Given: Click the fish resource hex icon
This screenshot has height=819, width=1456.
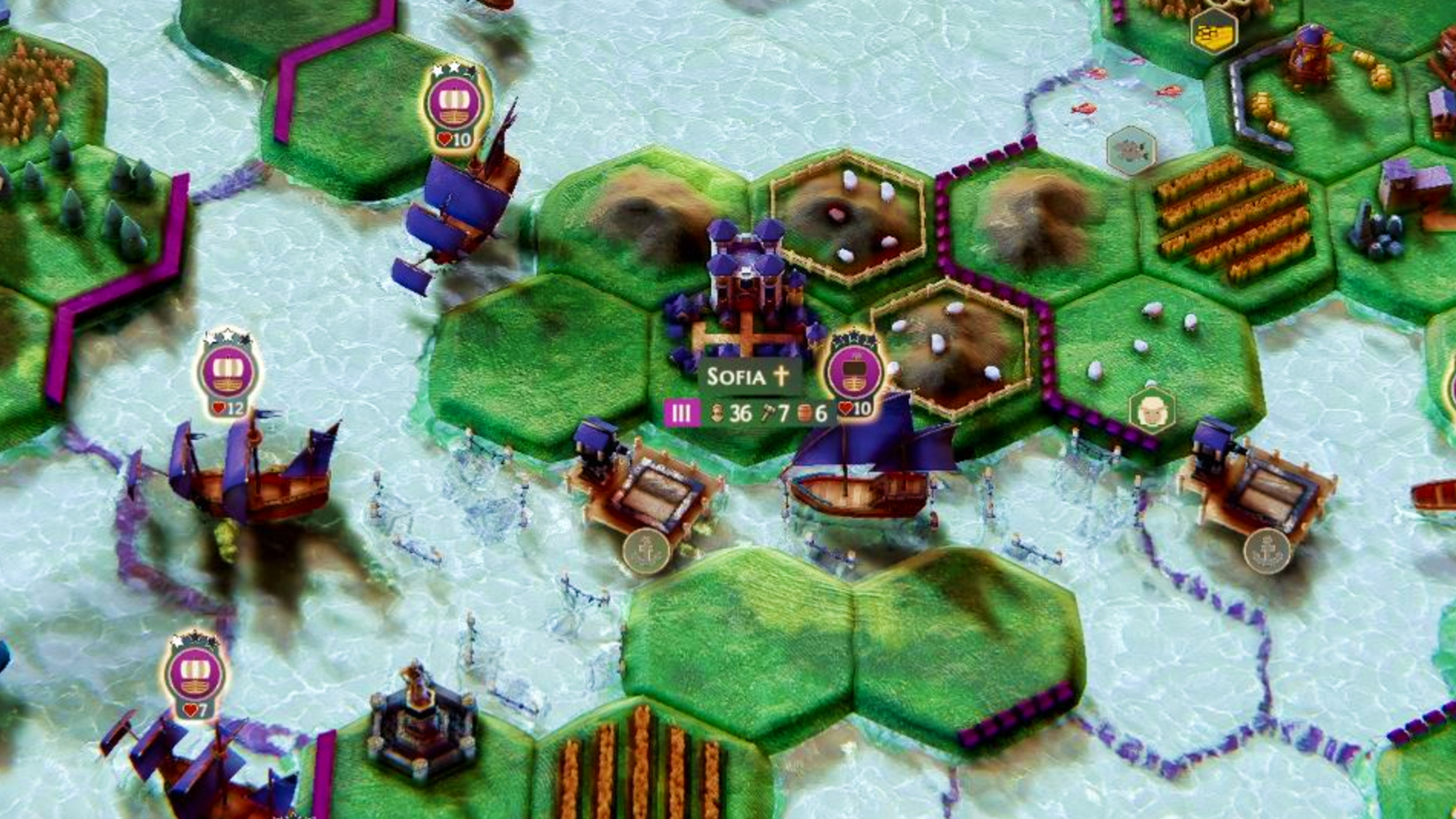Looking at the screenshot, I should tap(1131, 150).
